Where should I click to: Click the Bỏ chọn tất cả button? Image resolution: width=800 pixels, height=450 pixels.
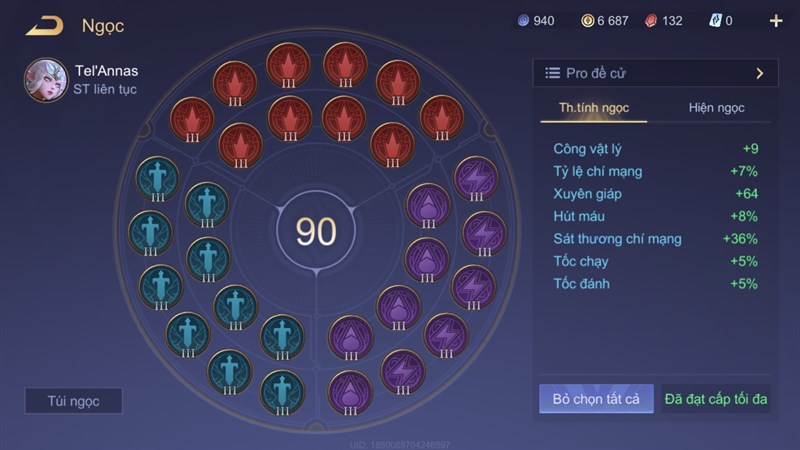pos(596,399)
